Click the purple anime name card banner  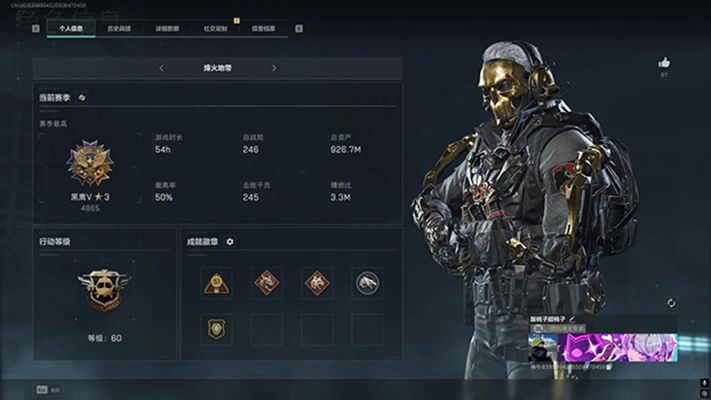click(x=617, y=348)
